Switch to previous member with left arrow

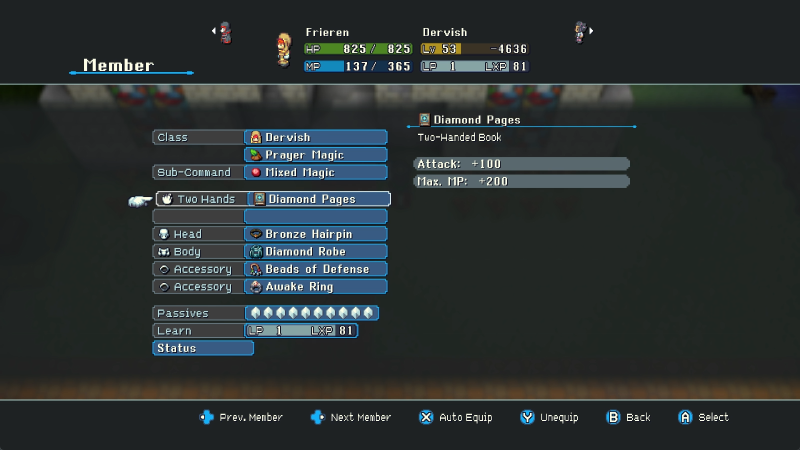[214, 31]
